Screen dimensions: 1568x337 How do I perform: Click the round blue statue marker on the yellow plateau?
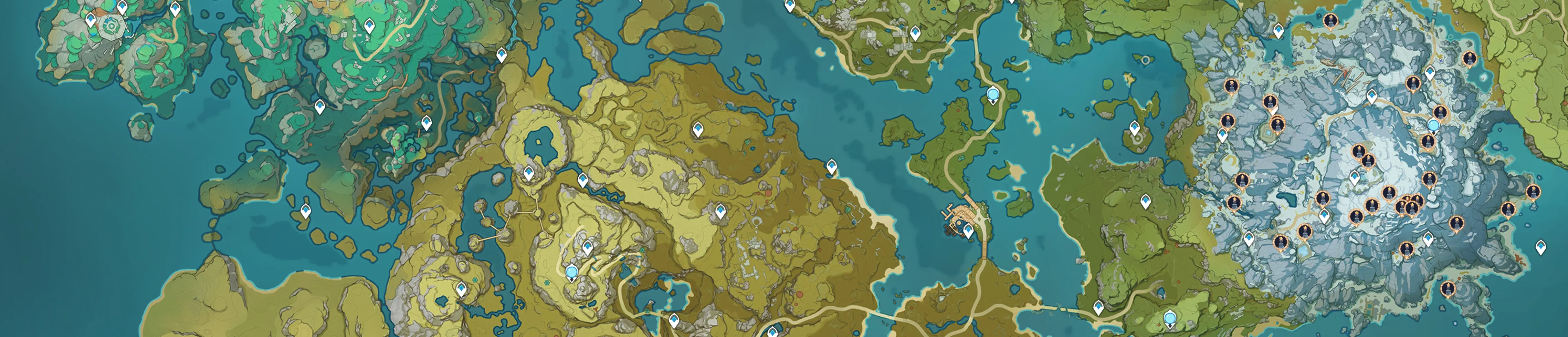click(571, 273)
